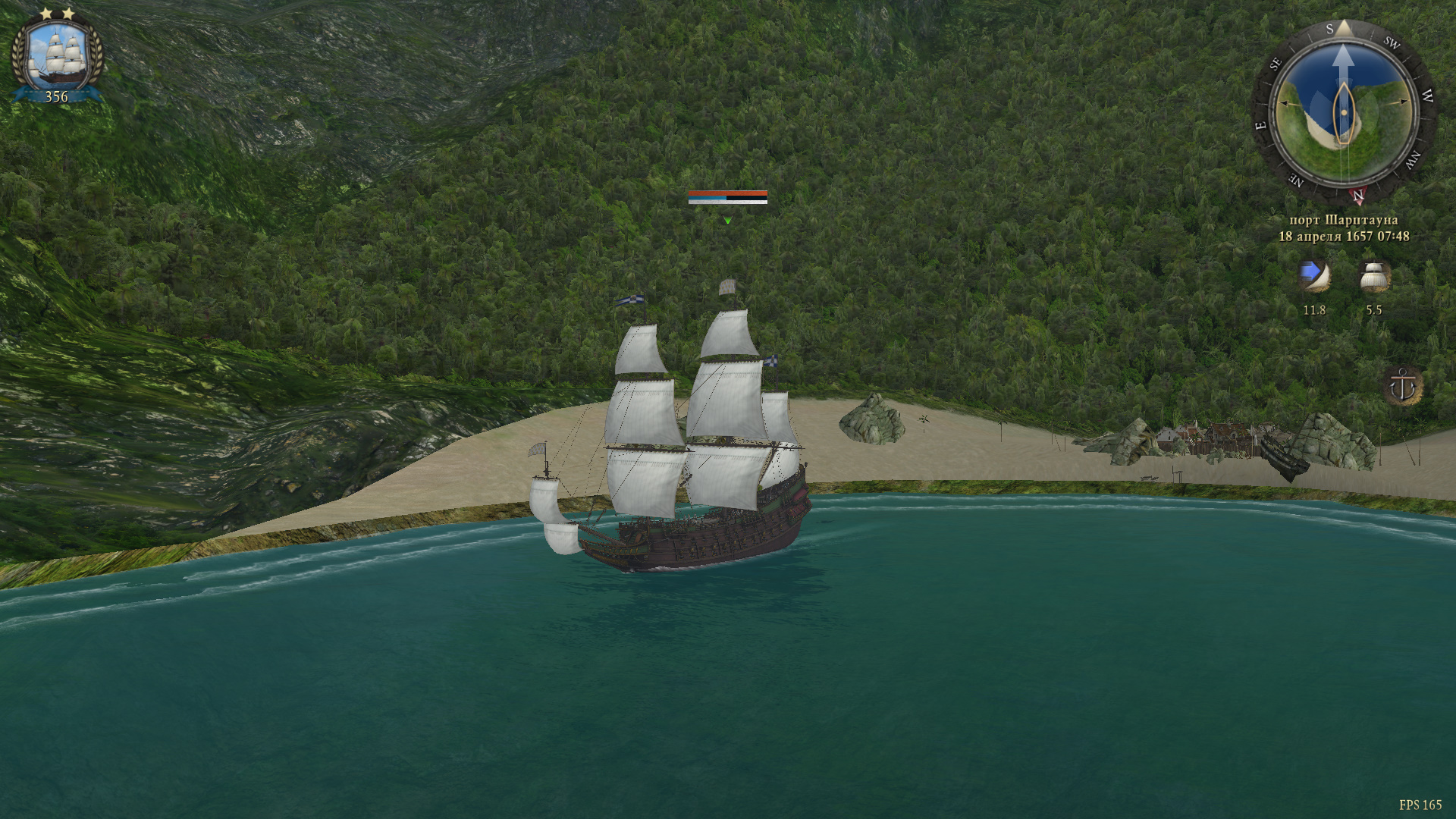Select the ship speed sails icon

click(1373, 278)
